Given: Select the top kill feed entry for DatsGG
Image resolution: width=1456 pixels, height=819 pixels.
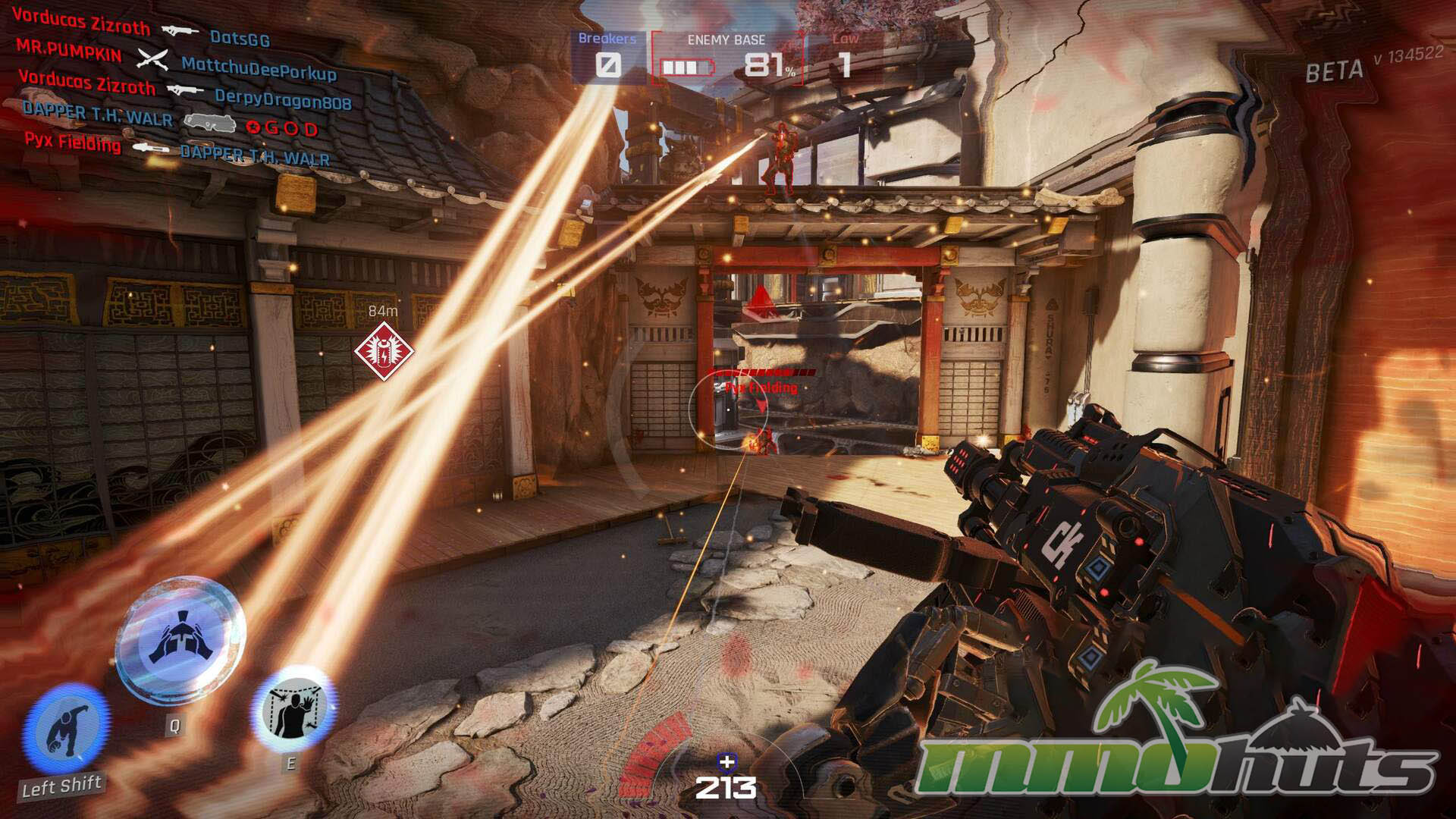Looking at the screenshot, I should (x=141, y=30).
